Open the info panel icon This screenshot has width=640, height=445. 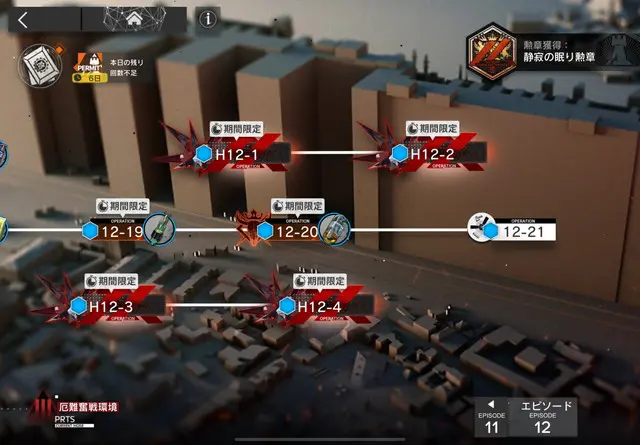tap(208, 18)
